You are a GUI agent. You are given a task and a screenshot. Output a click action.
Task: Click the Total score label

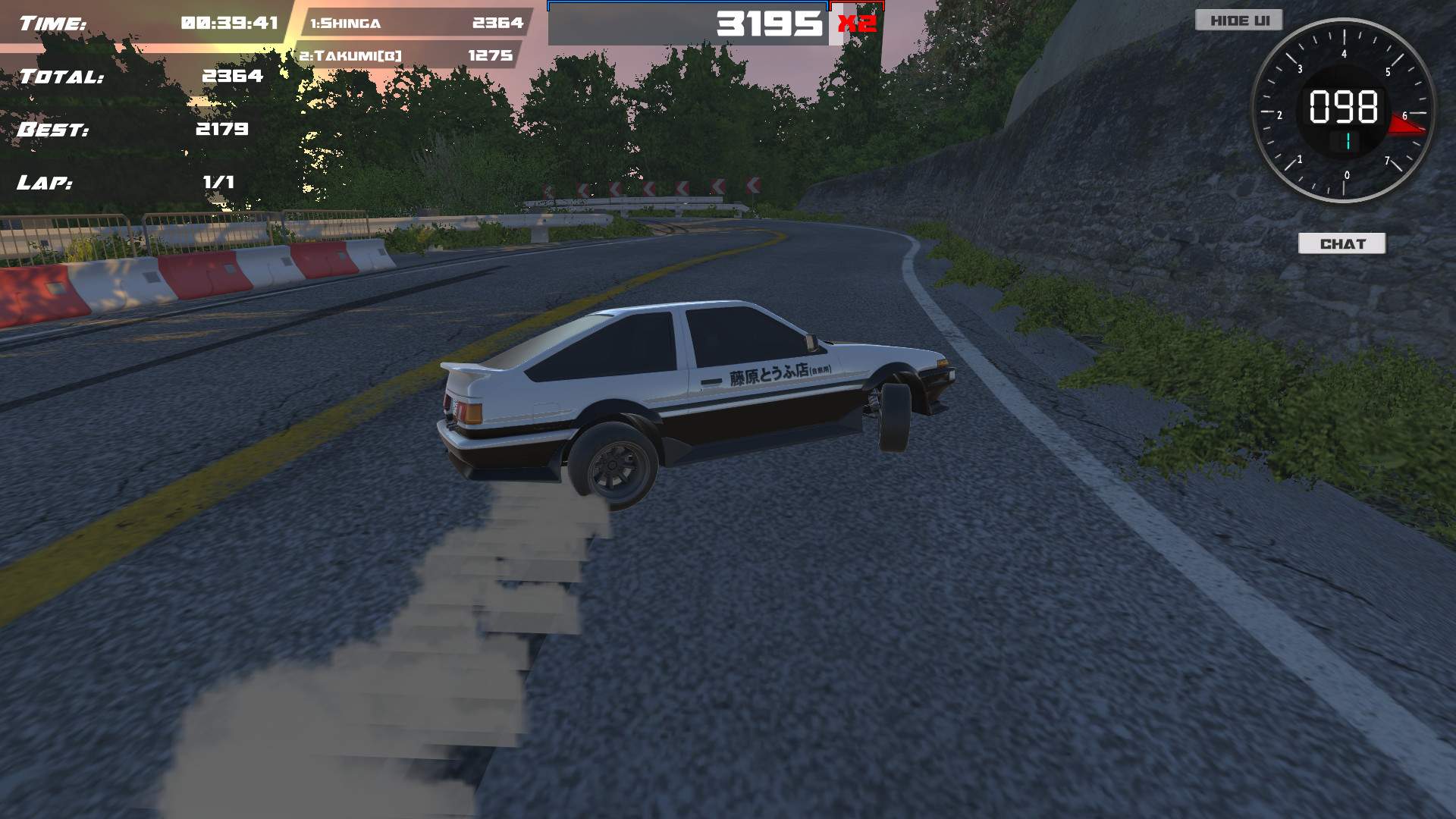pyautogui.click(x=61, y=76)
